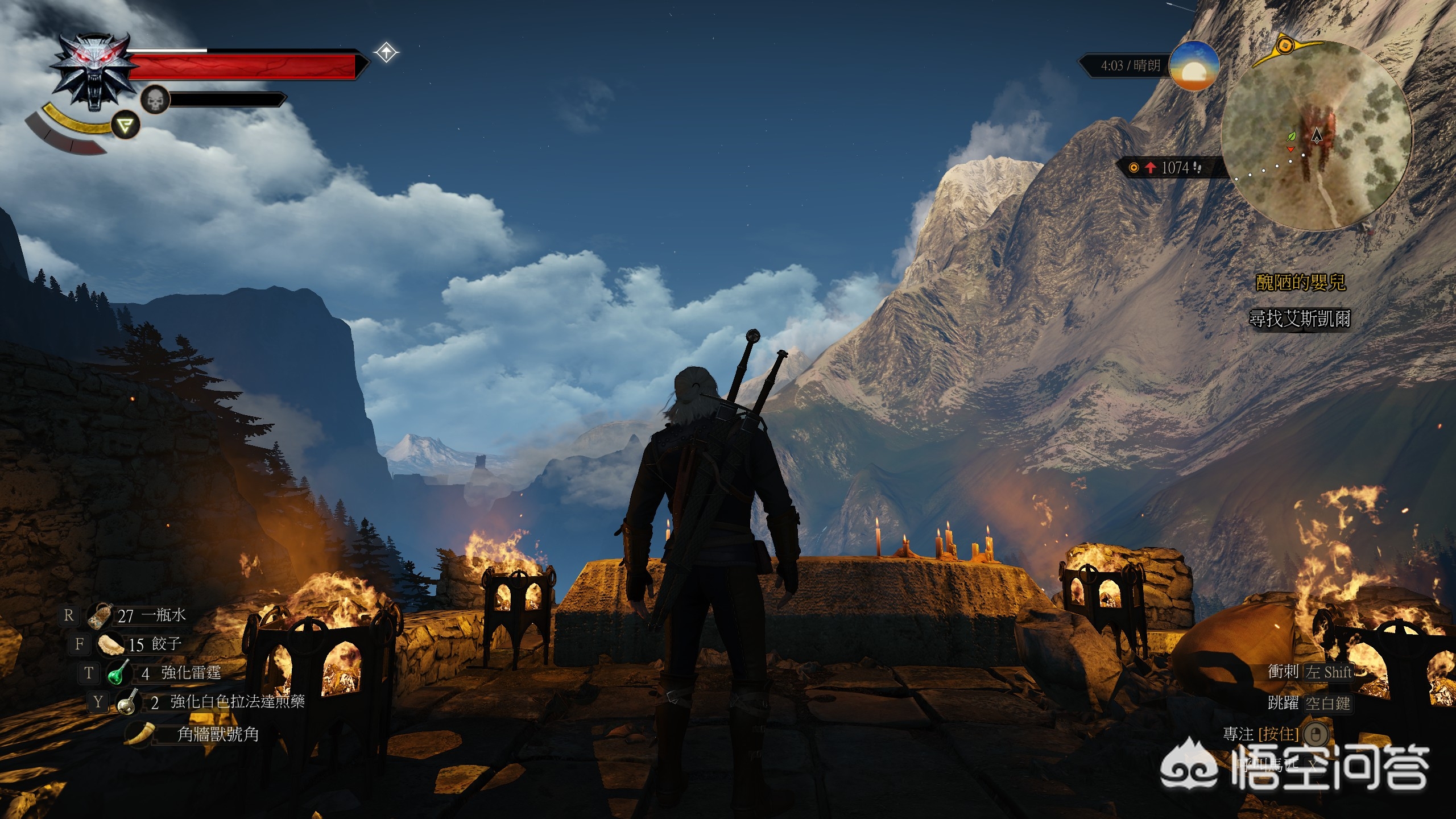Select the bottle of water slot

coord(101,615)
